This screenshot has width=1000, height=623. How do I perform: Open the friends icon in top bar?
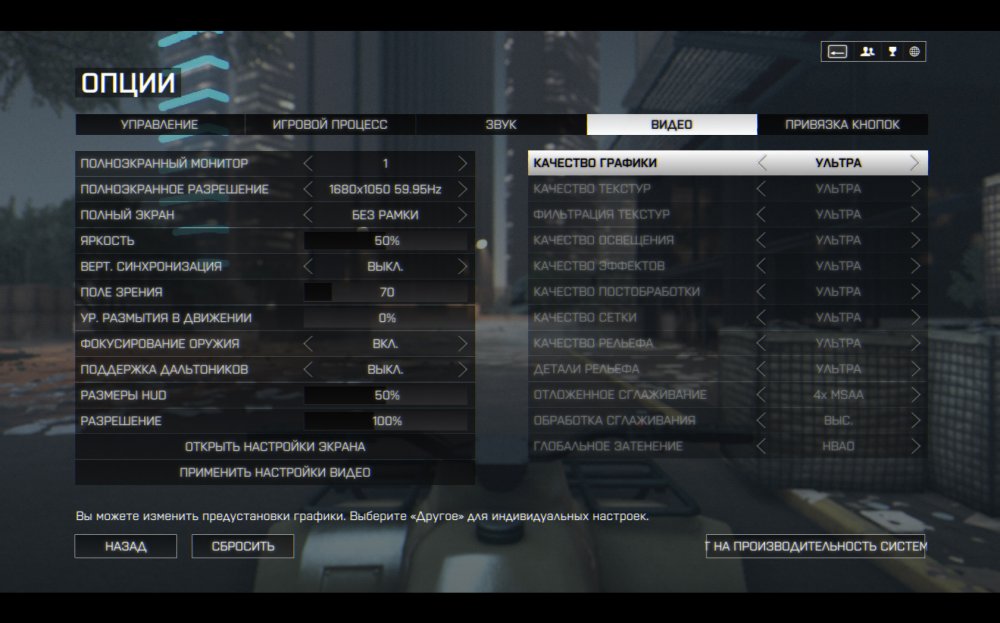867,52
